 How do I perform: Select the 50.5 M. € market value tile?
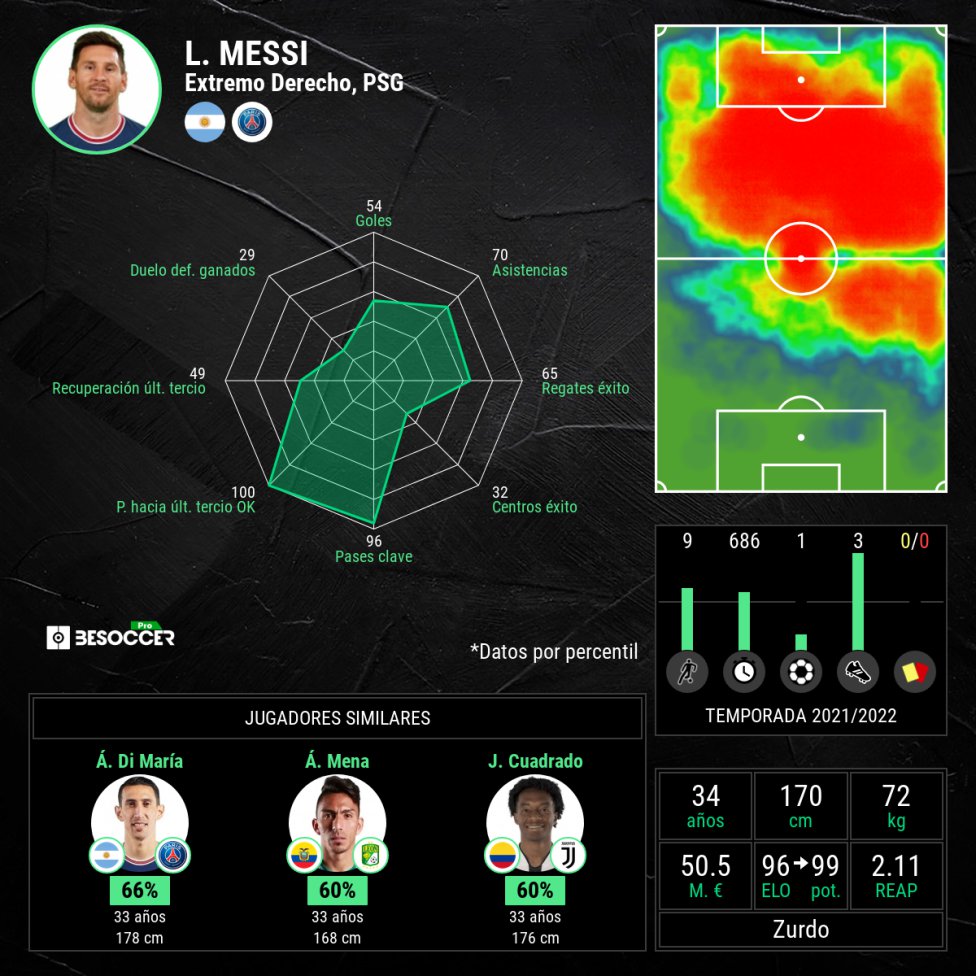[x=705, y=873]
